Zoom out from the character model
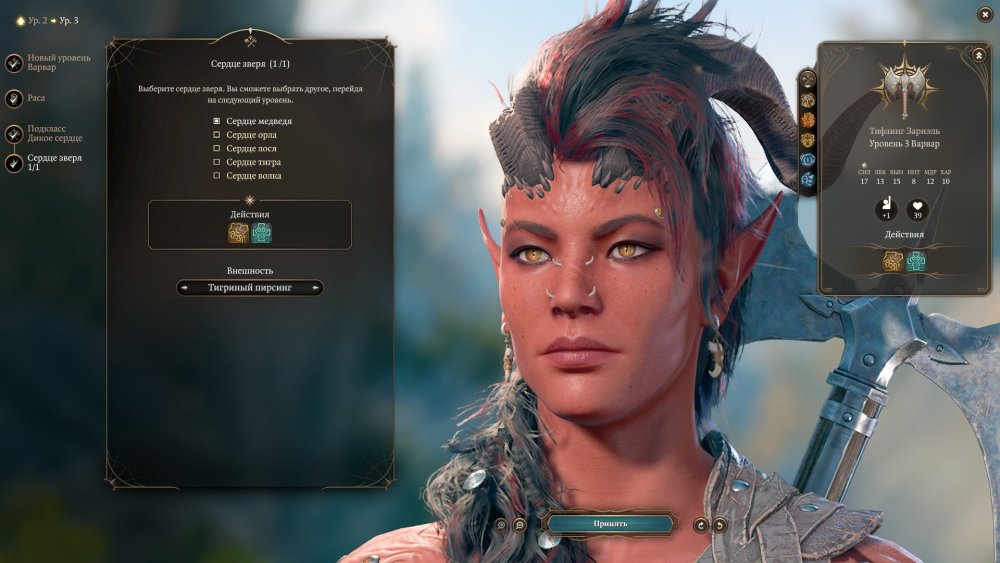 (x=520, y=524)
